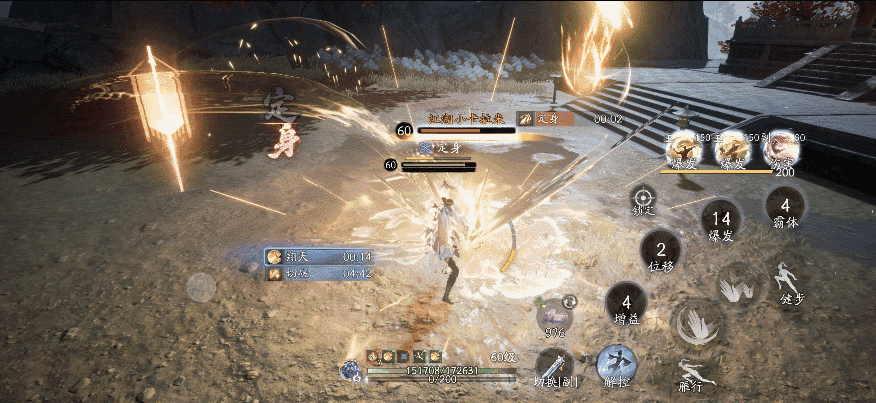
Task: Tap the 飞行 flight button
Action: [x=691, y=373]
